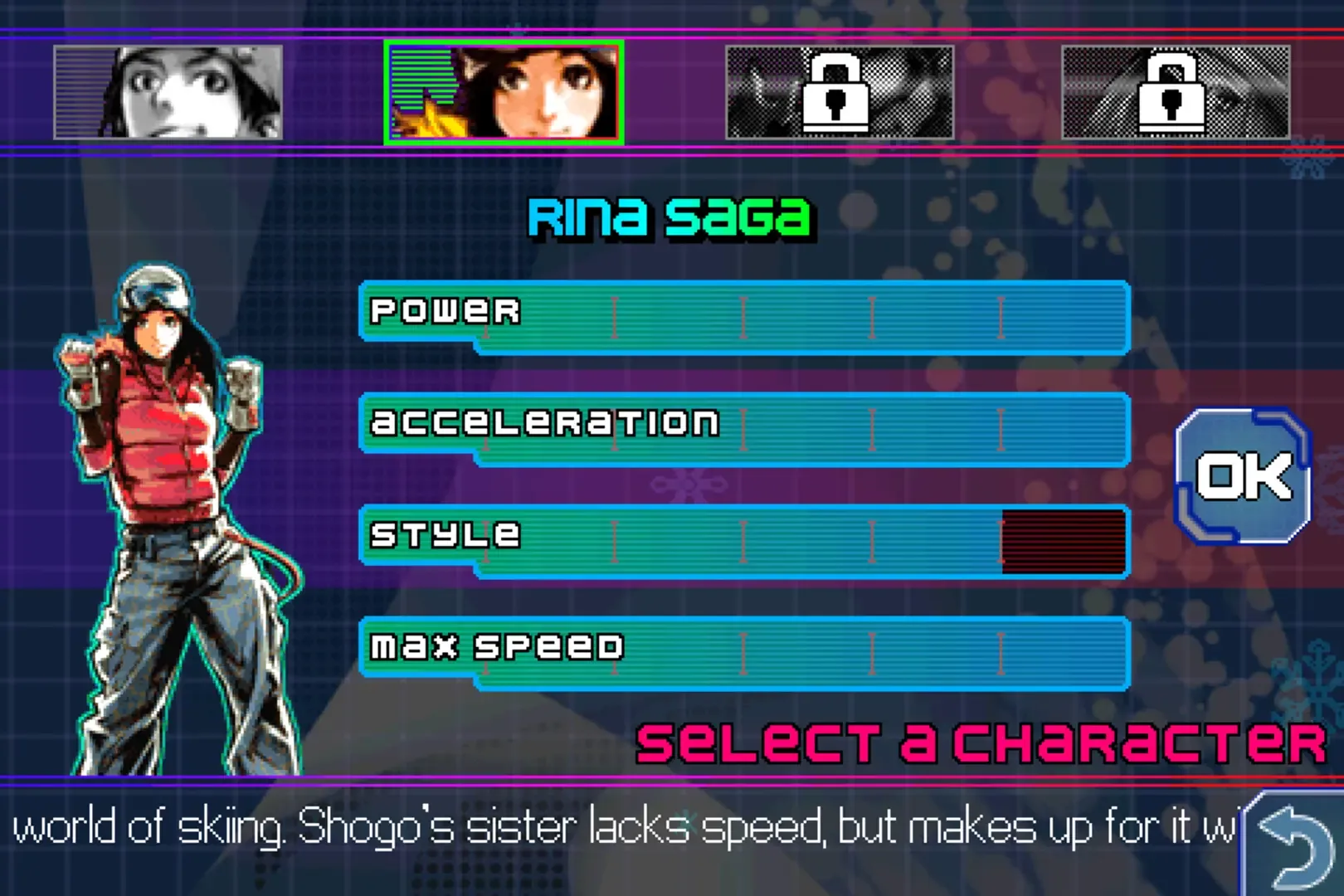Choose the highlighted Rina Saga portrait
Screen dimensions: 1344x896
tap(504, 92)
